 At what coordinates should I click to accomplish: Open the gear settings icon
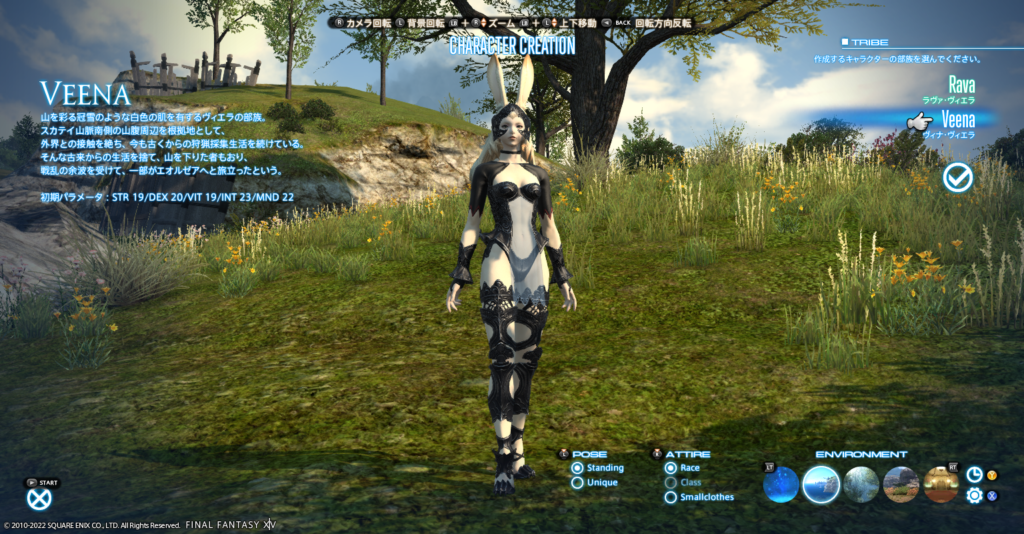[x=974, y=495]
